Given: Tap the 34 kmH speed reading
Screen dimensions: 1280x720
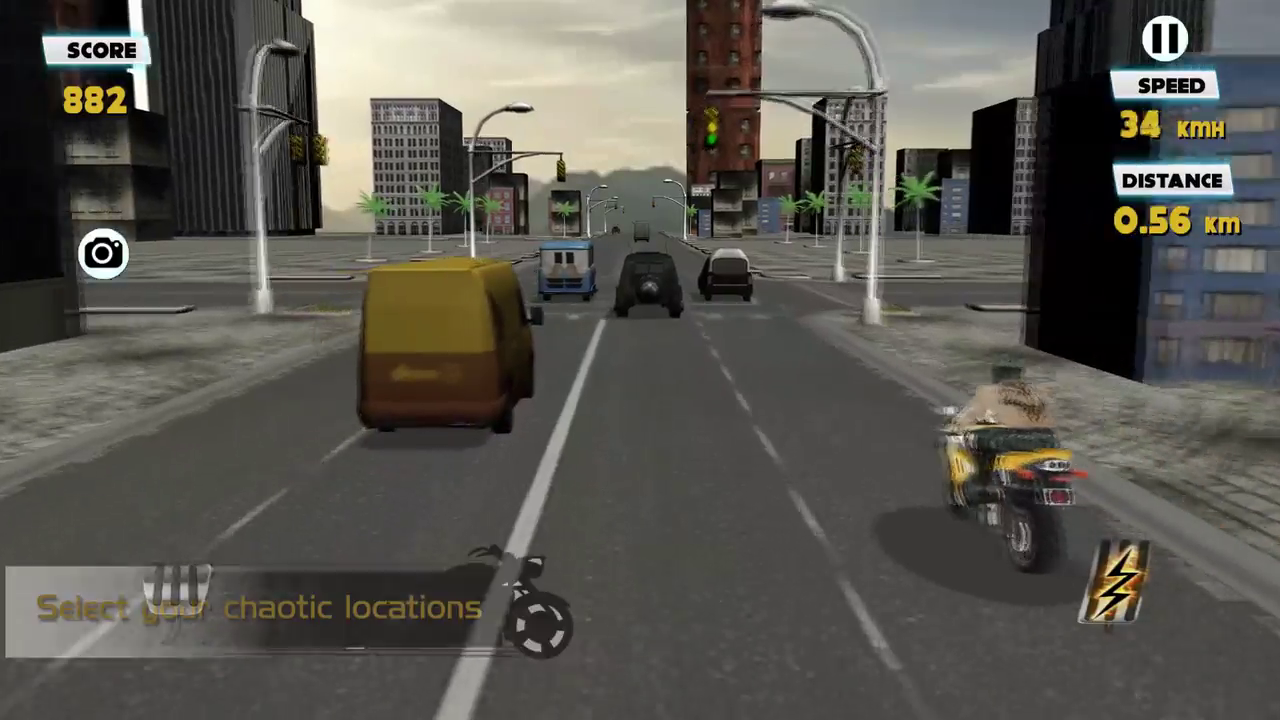Looking at the screenshot, I should coord(1173,126).
